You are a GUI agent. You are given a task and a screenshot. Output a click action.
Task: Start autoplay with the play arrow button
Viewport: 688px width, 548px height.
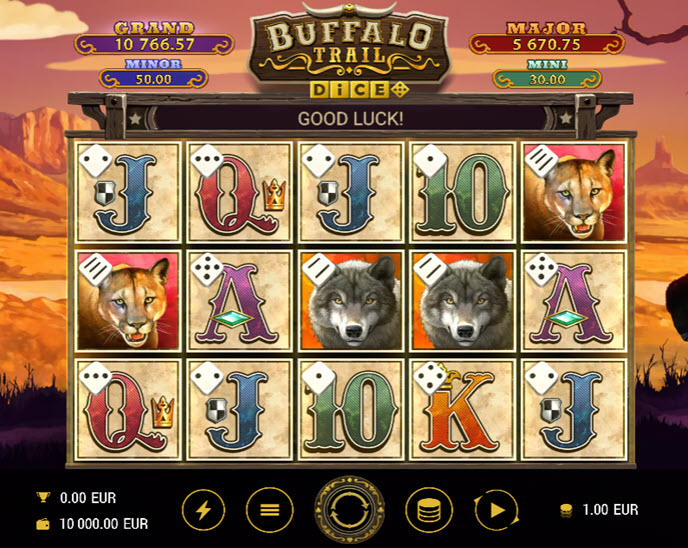click(x=494, y=510)
